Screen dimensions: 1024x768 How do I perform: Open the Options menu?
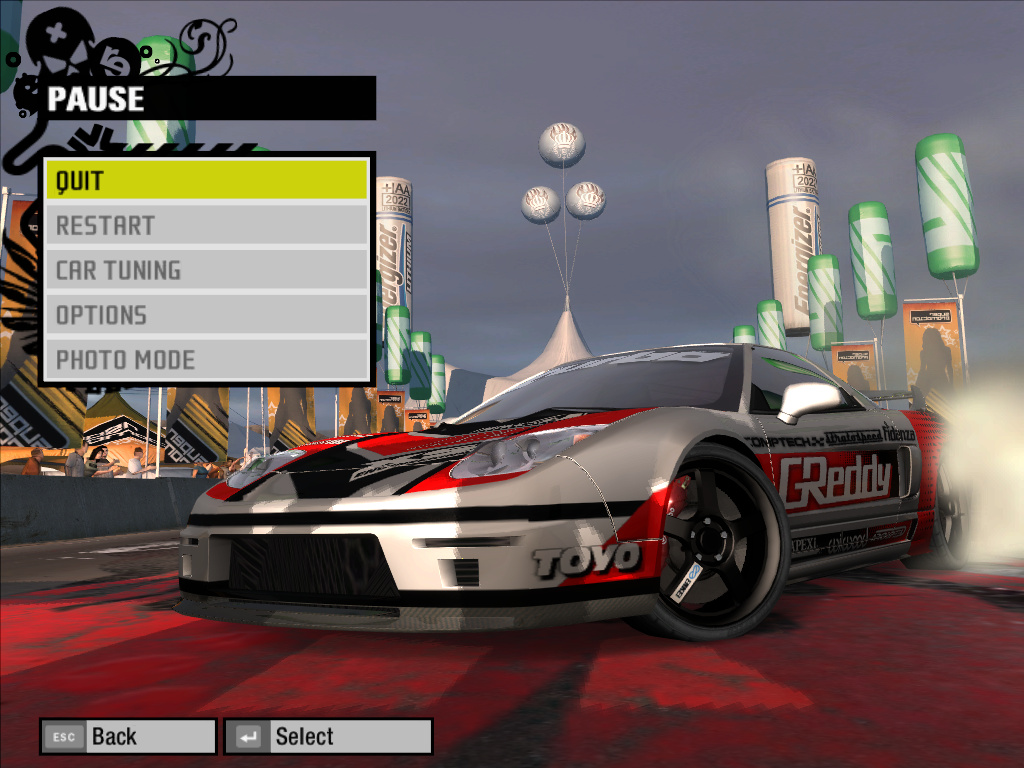click(206, 315)
